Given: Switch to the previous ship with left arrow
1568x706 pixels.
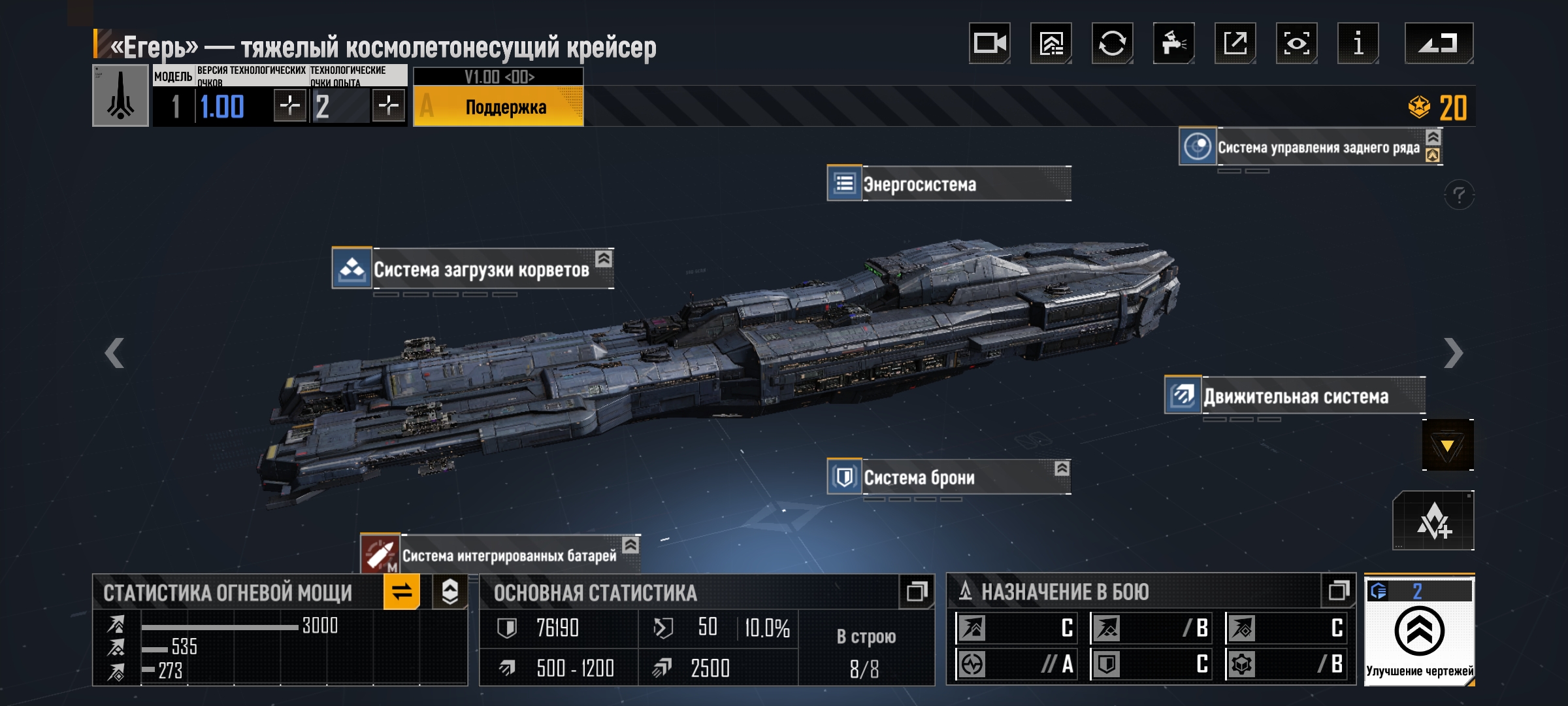Looking at the screenshot, I should pyautogui.click(x=115, y=353).
